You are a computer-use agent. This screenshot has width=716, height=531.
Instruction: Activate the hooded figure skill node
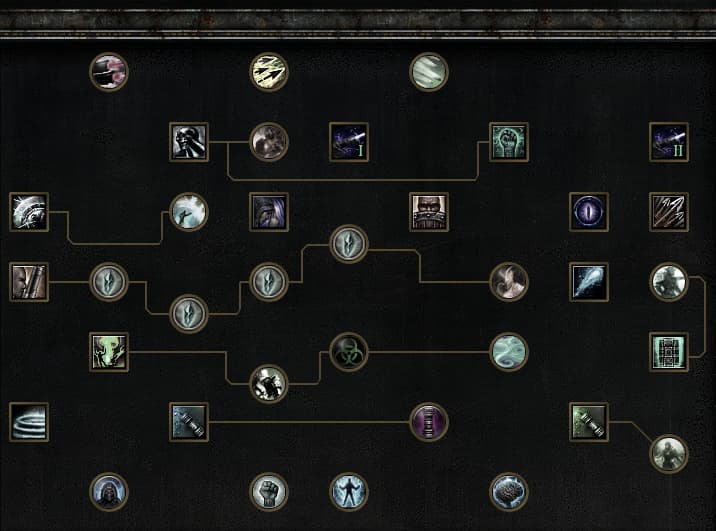[x=109, y=492]
